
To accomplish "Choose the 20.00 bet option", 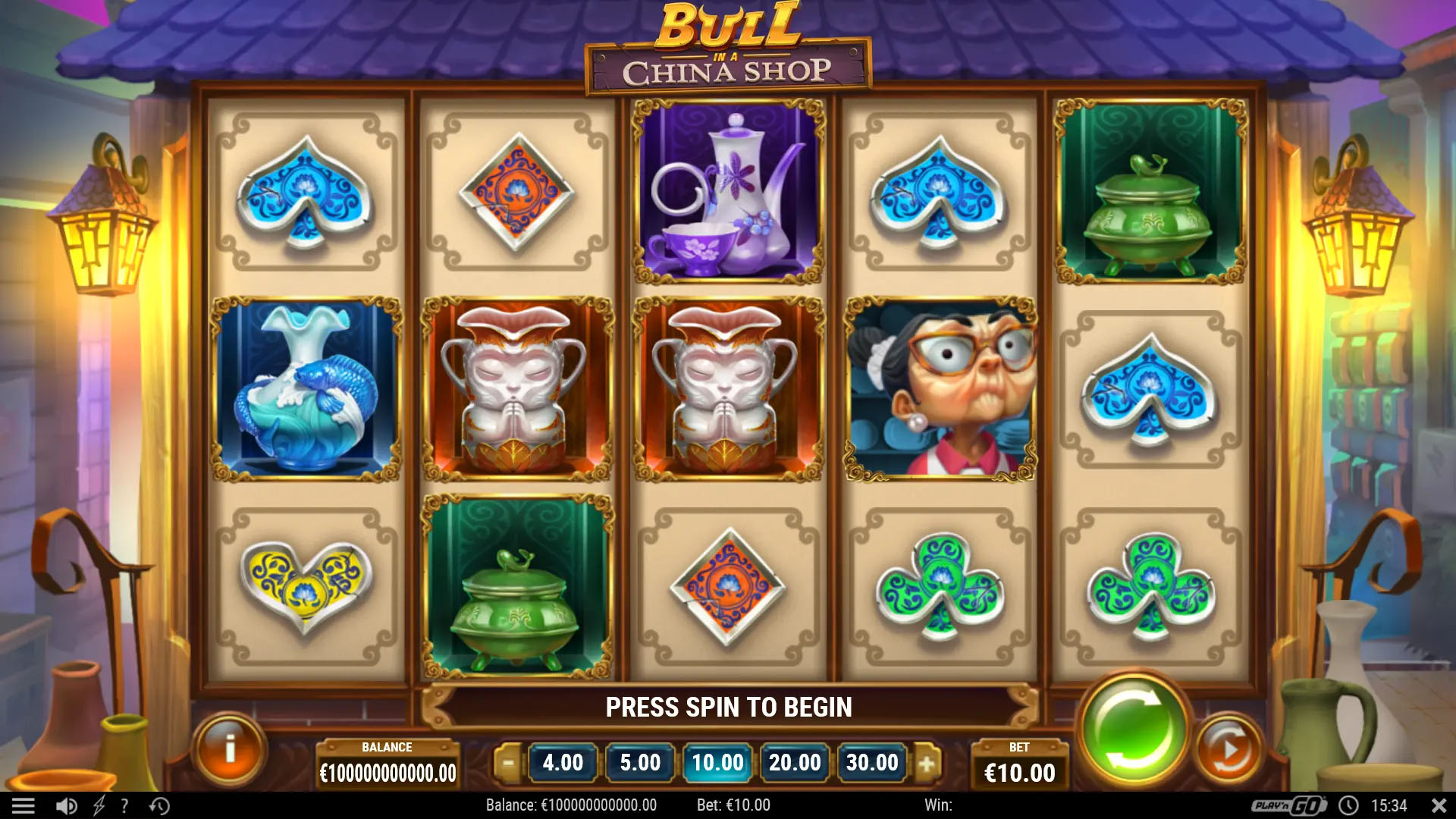I will (x=795, y=762).
